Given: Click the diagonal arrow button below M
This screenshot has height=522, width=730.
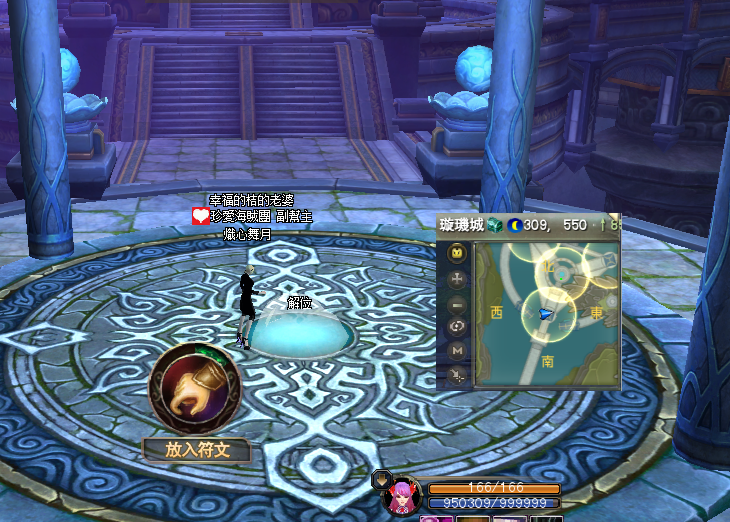Looking at the screenshot, I should coord(456,374).
